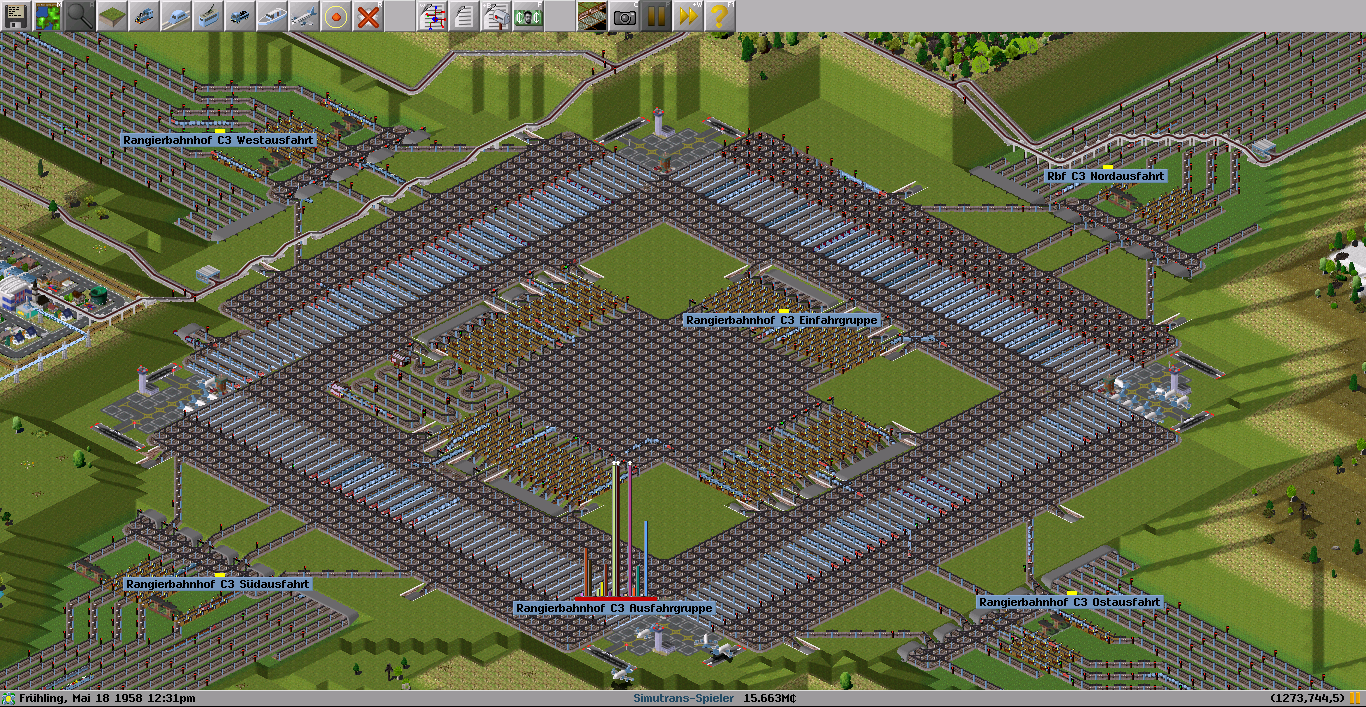The height and width of the screenshot is (707, 1366).
Task: Open the tram build tools
Action: [208, 16]
